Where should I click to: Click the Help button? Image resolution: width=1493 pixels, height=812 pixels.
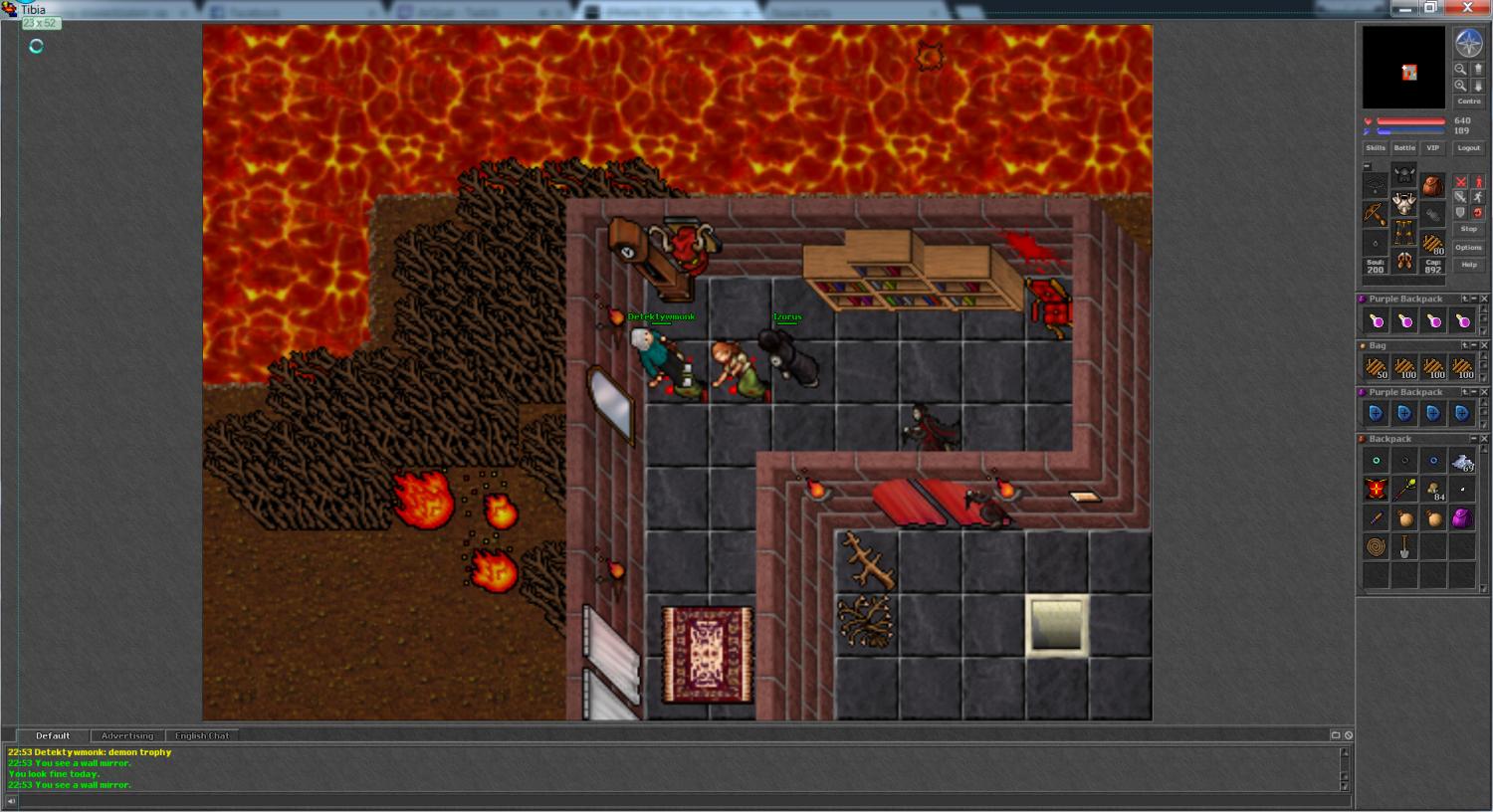pos(1469,265)
